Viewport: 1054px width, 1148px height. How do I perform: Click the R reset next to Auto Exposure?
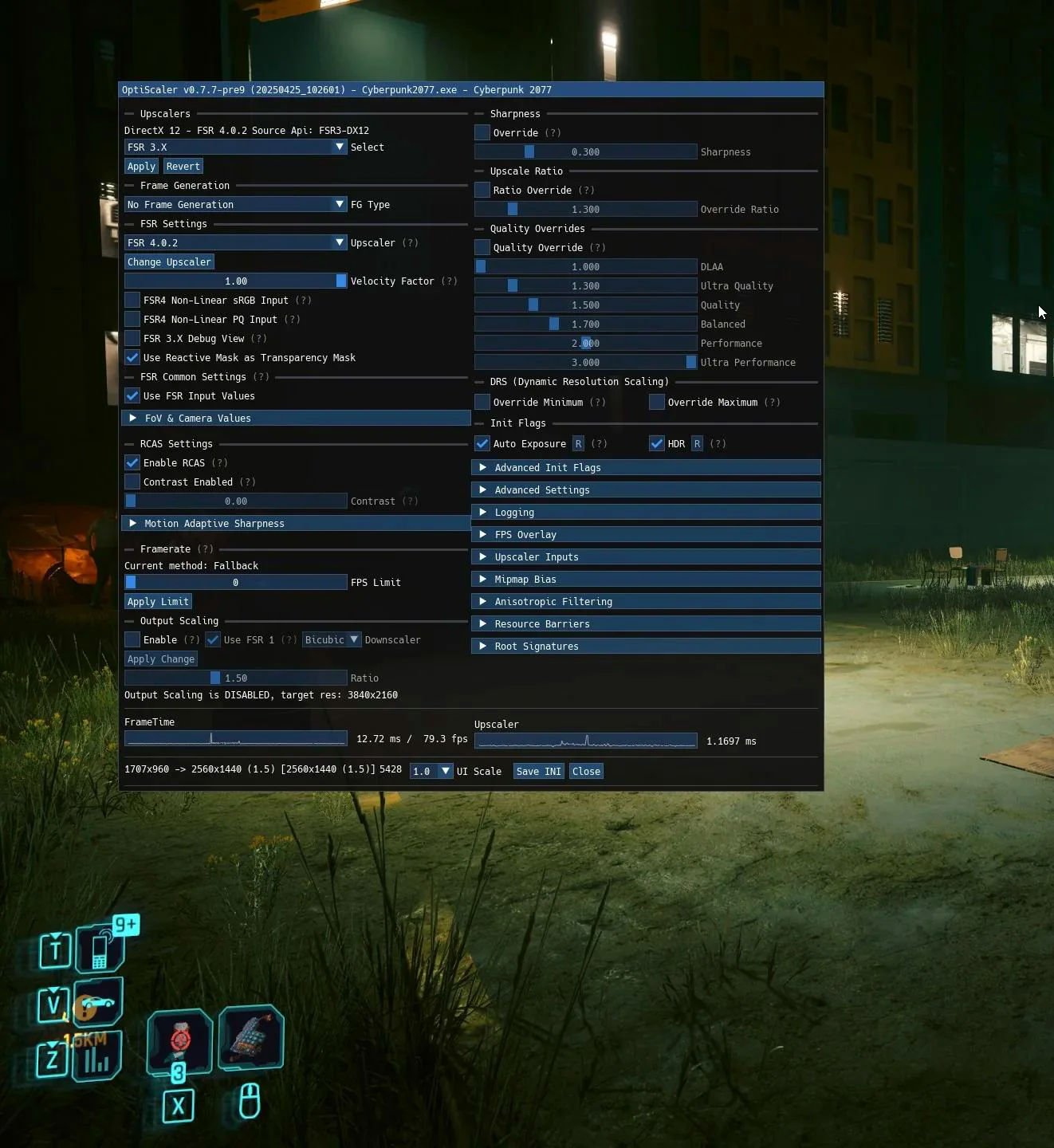pos(578,443)
